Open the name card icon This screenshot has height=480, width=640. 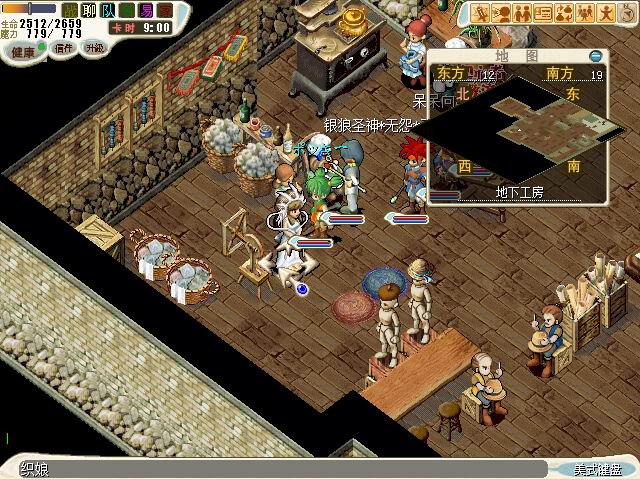[x=544, y=13]
